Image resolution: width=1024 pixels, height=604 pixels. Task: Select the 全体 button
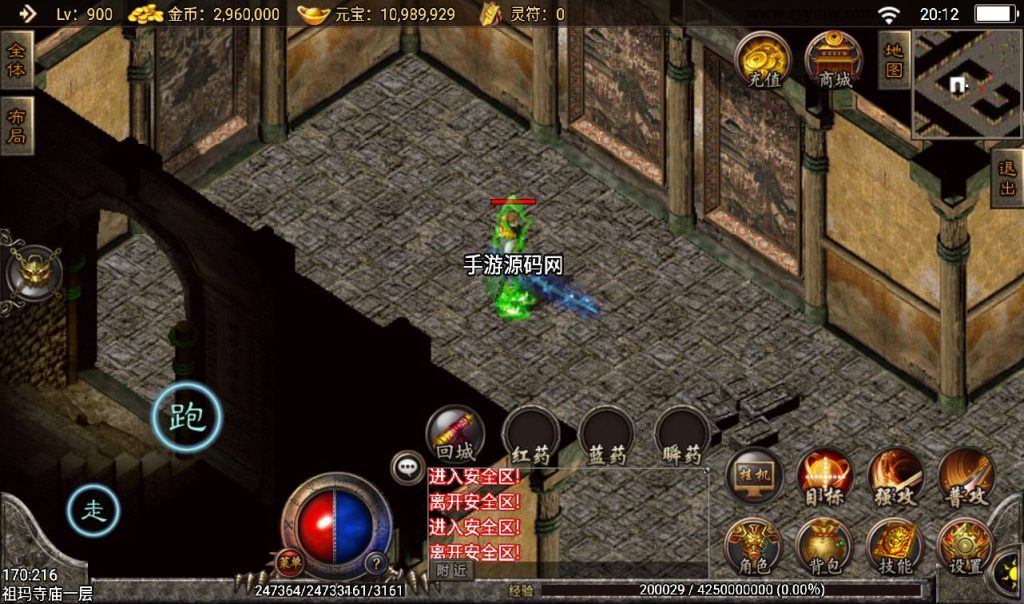click(16, 59)
